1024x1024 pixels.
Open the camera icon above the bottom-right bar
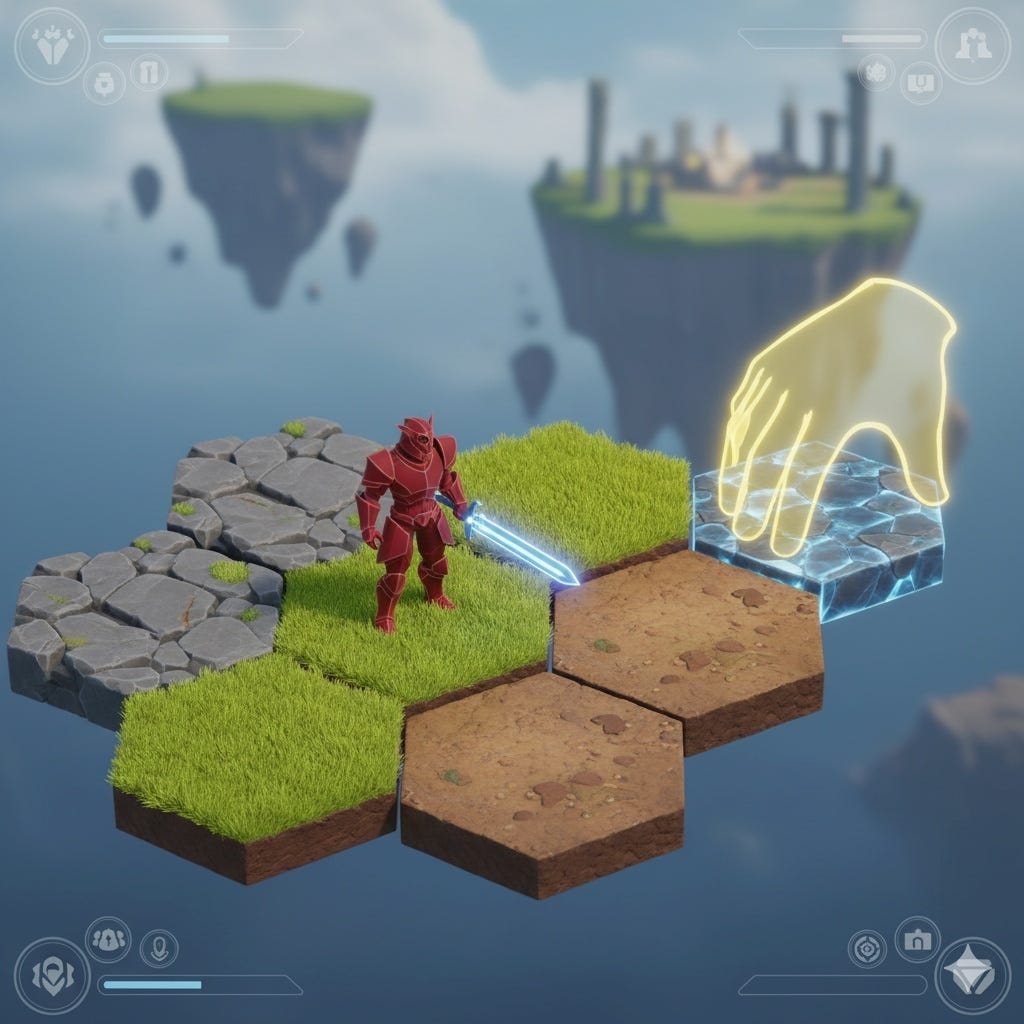point(915,938)
